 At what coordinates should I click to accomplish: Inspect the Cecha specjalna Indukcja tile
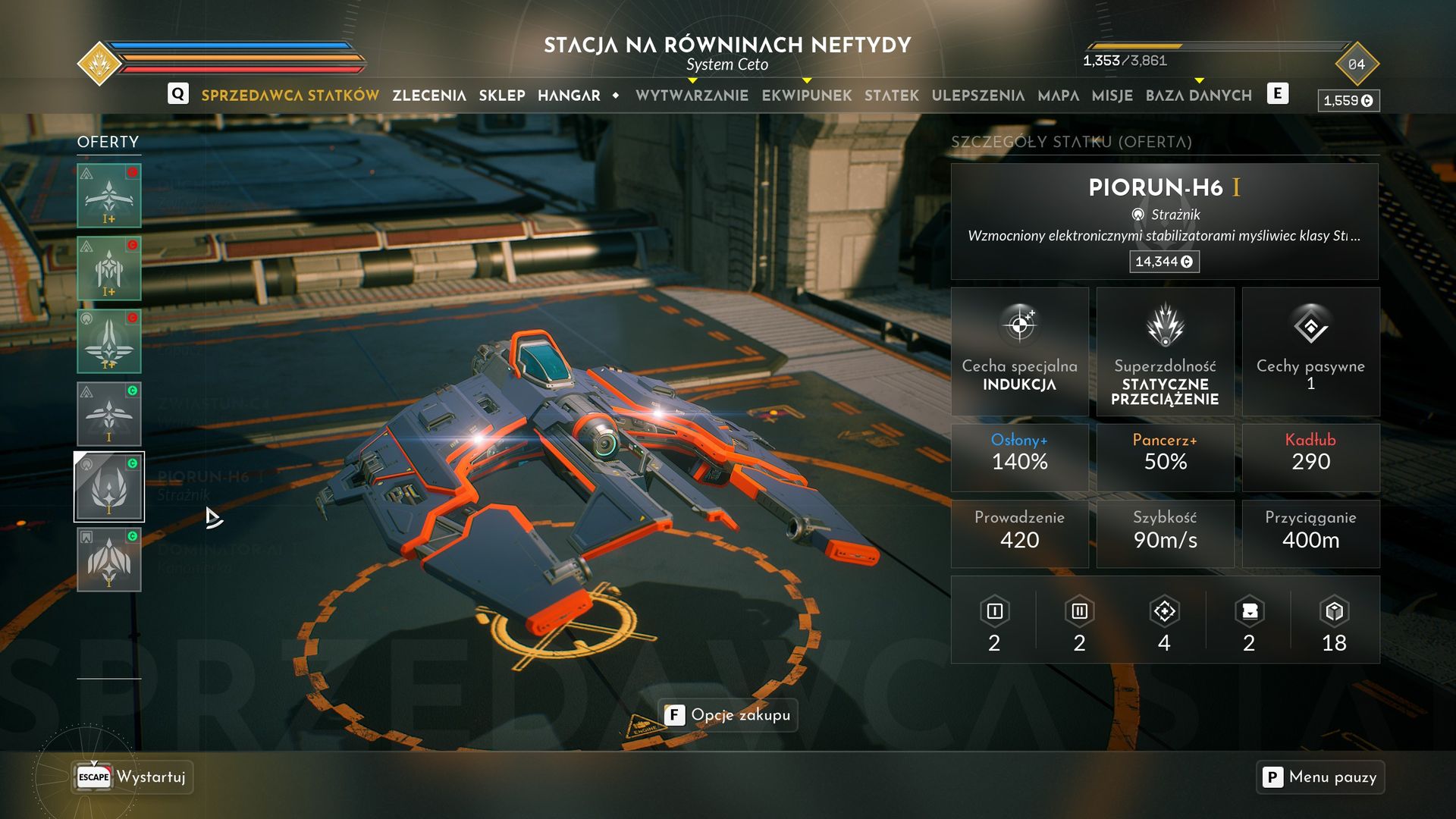click(x=1019, y=351)
